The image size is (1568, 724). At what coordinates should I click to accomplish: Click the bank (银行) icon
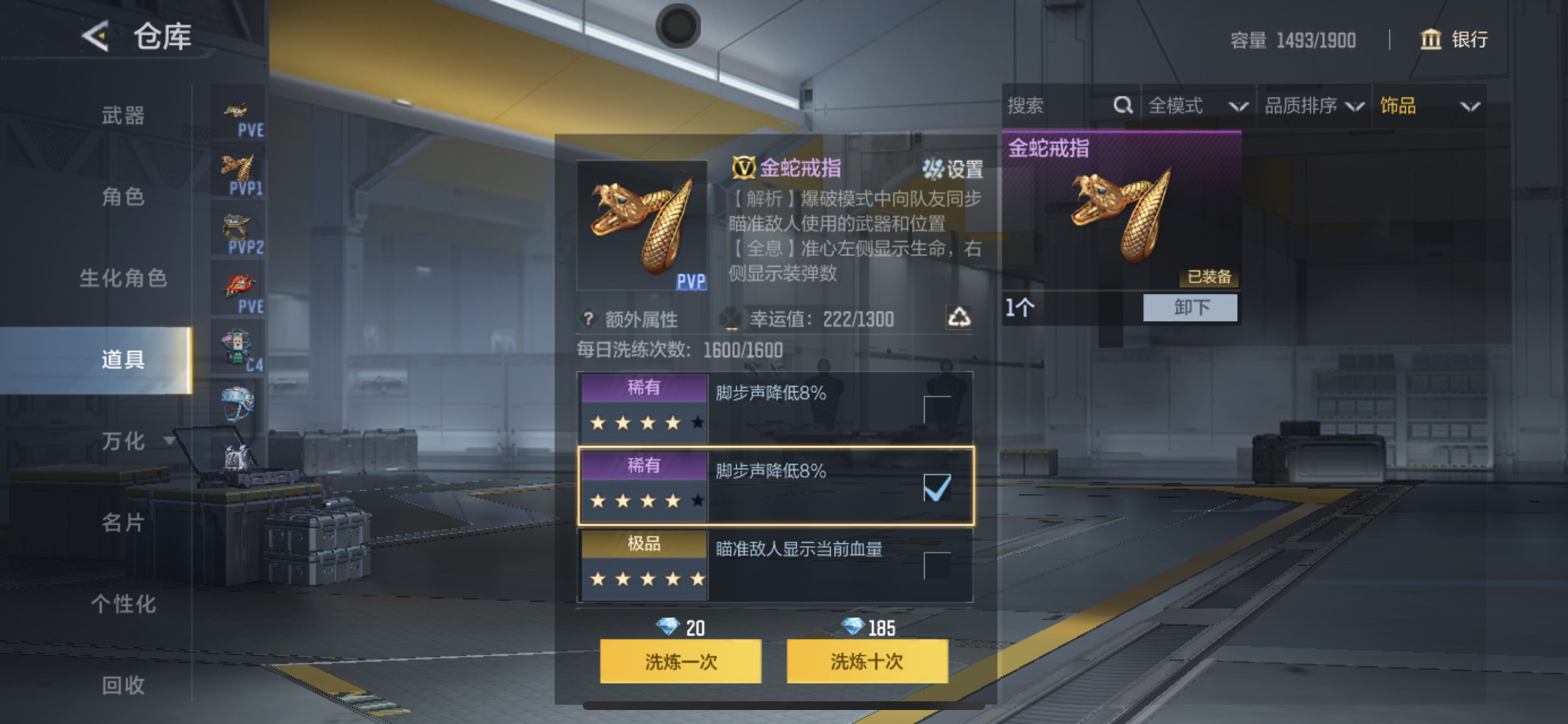tap(1431, 40)
